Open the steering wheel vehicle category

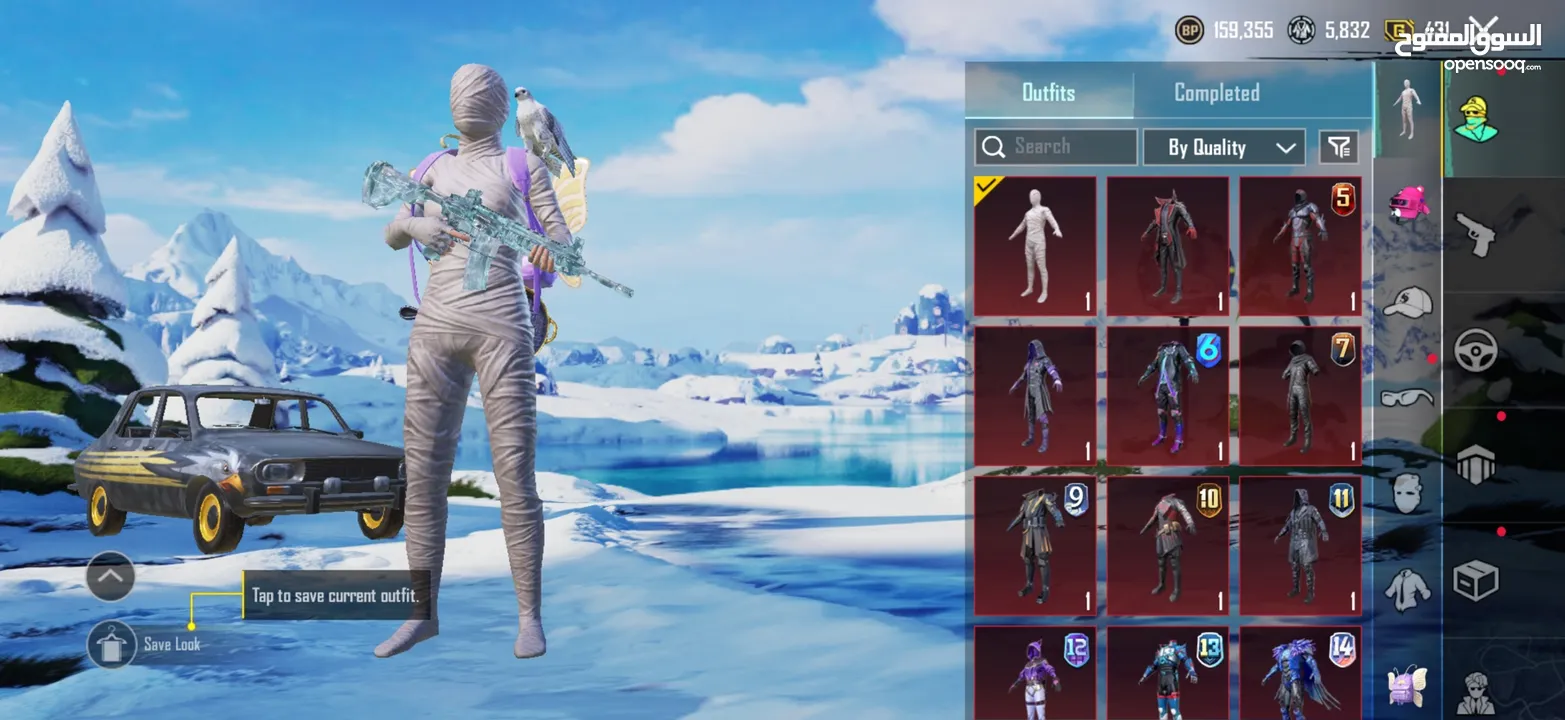click(1476, 350)
